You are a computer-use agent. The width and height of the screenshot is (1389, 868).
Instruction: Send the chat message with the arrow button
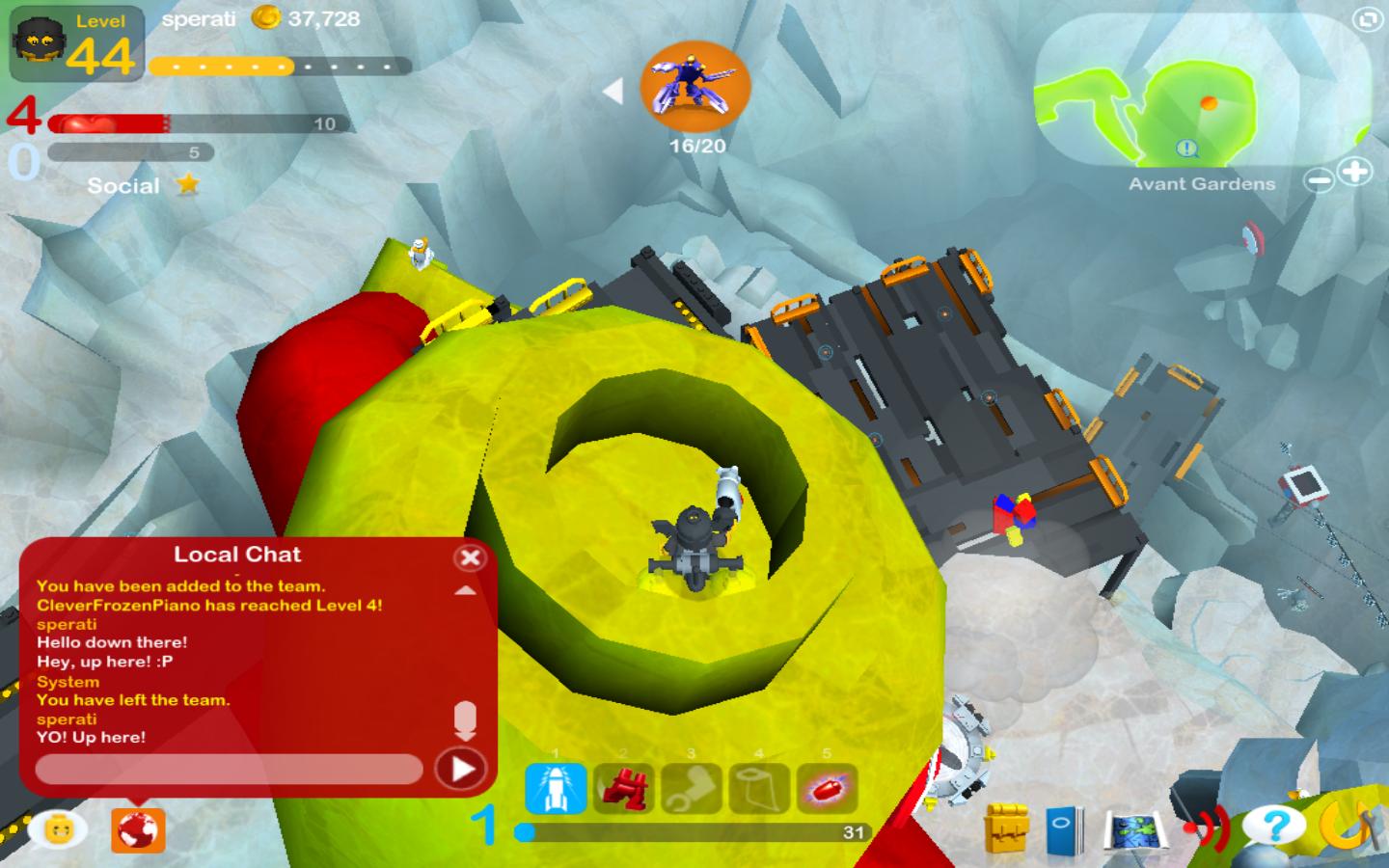coord(461,769)
